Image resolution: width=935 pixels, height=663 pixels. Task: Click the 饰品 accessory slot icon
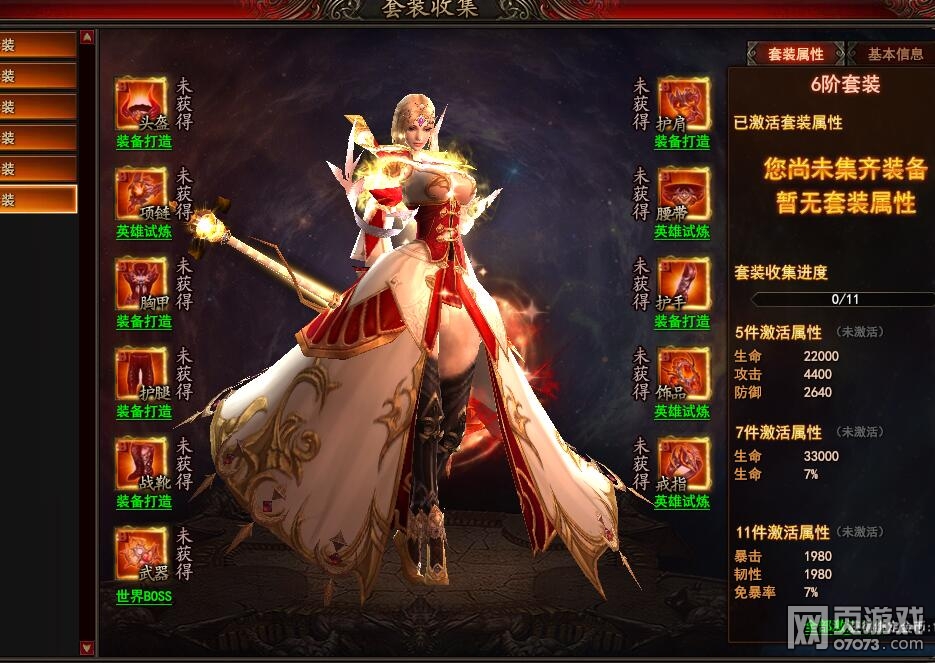point(684,373)
